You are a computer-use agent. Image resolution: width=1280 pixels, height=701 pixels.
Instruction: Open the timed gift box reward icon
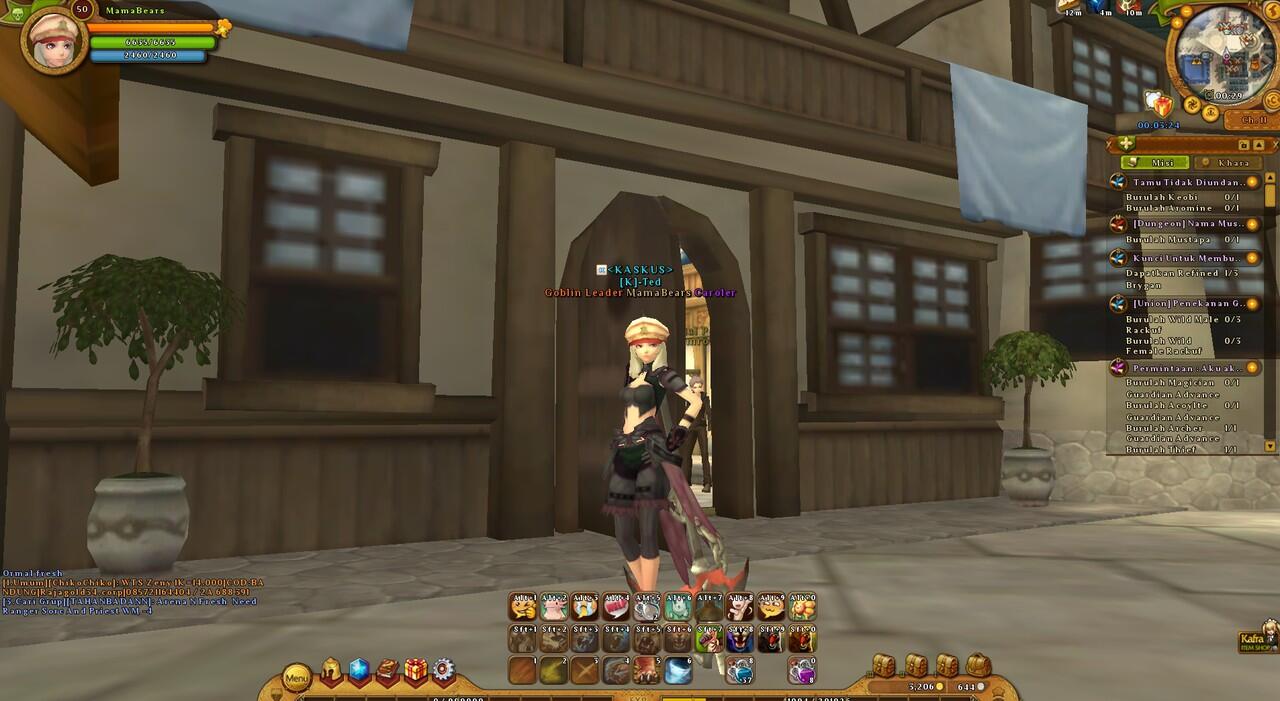pos(1161,104)
